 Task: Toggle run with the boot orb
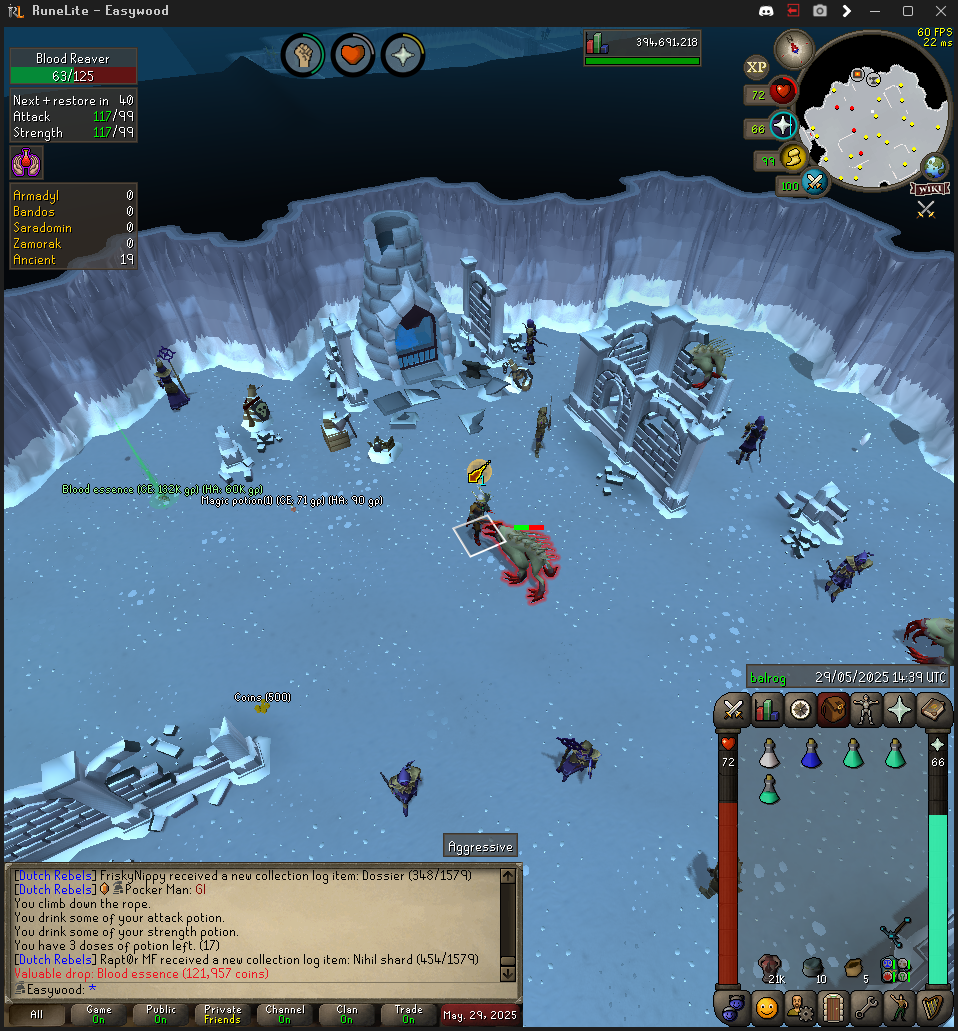(794, 158)
